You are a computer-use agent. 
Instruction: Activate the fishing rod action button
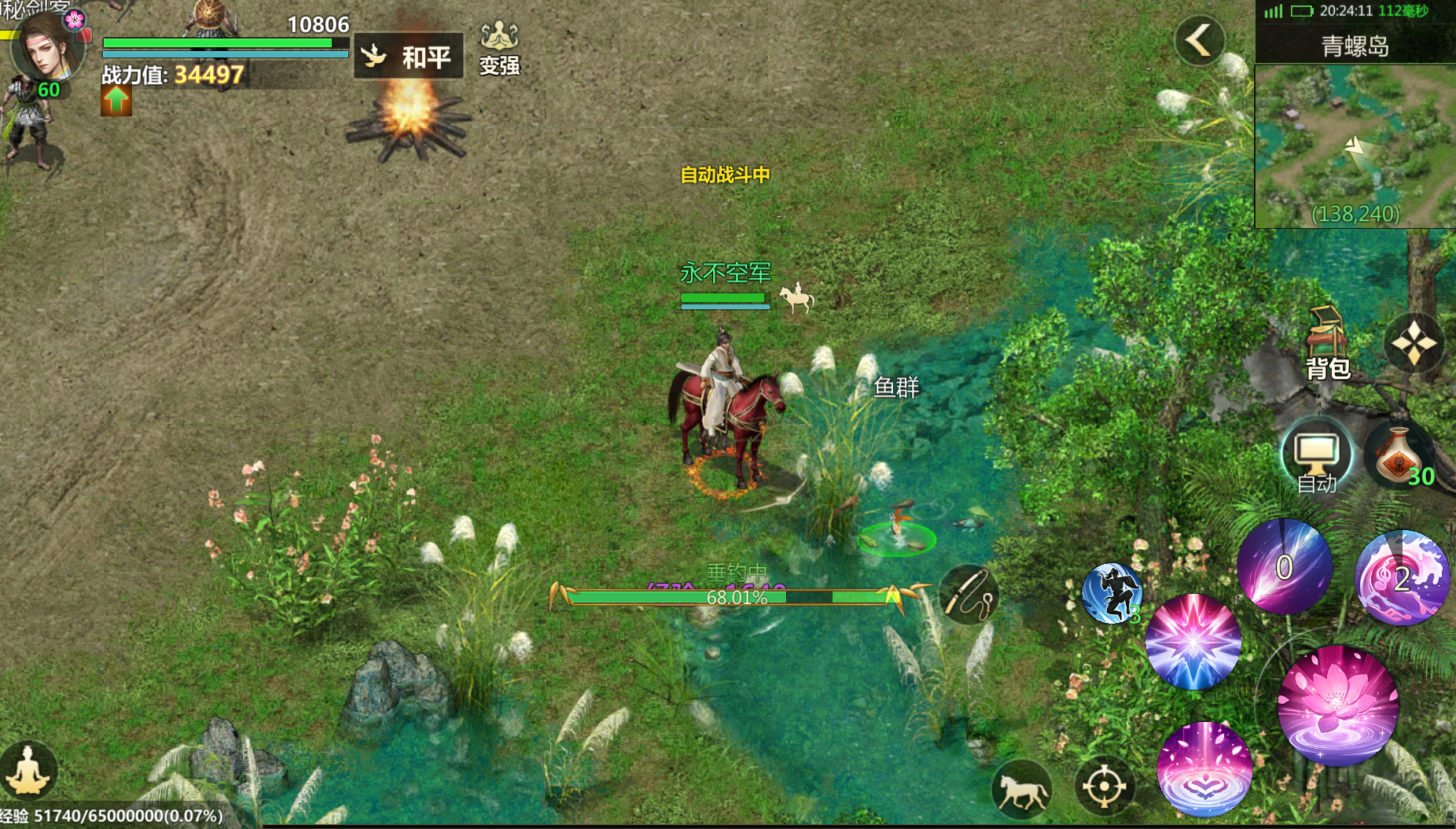click(969, 595)
